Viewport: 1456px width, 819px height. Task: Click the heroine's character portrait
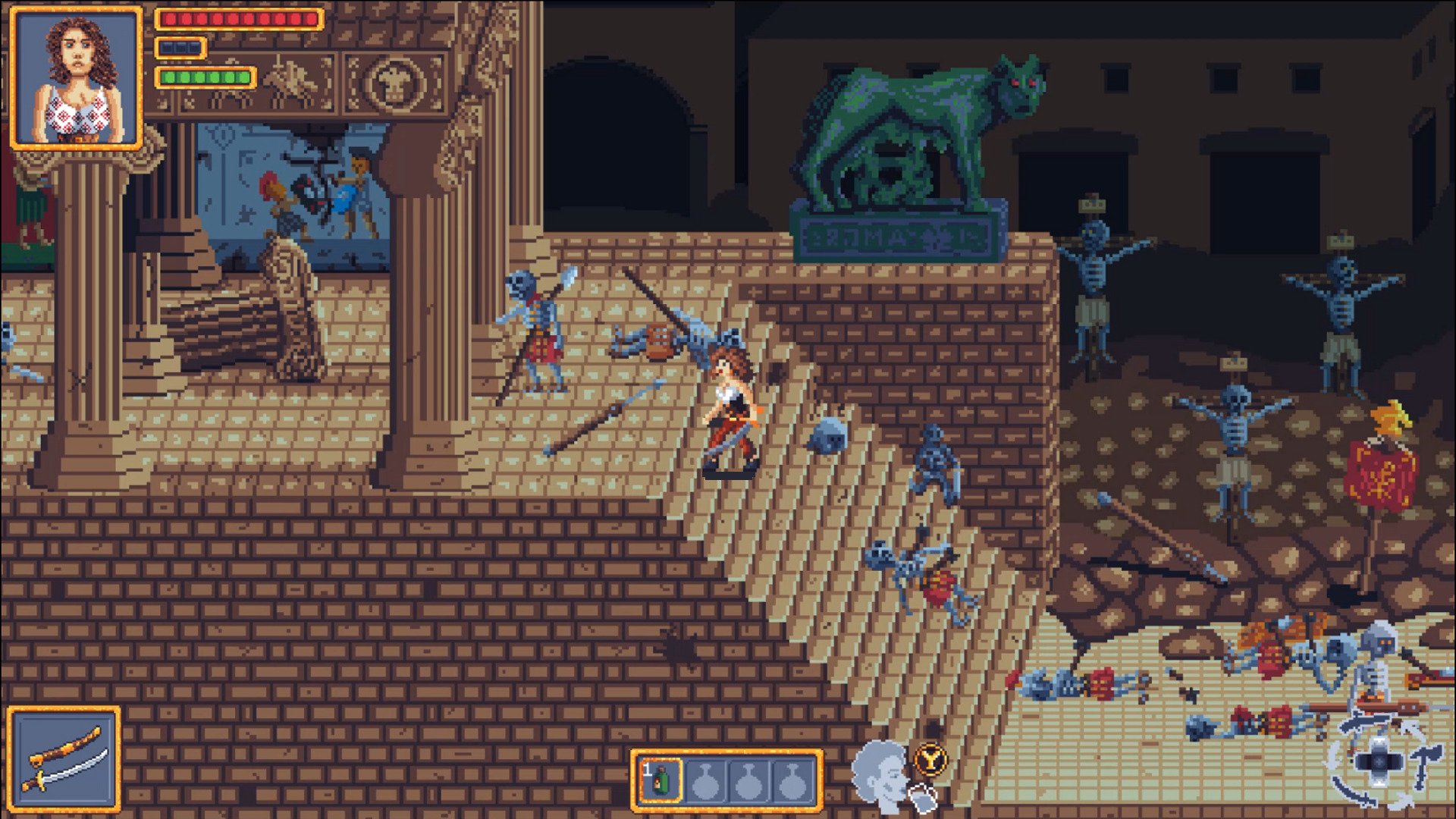[77, 78]
